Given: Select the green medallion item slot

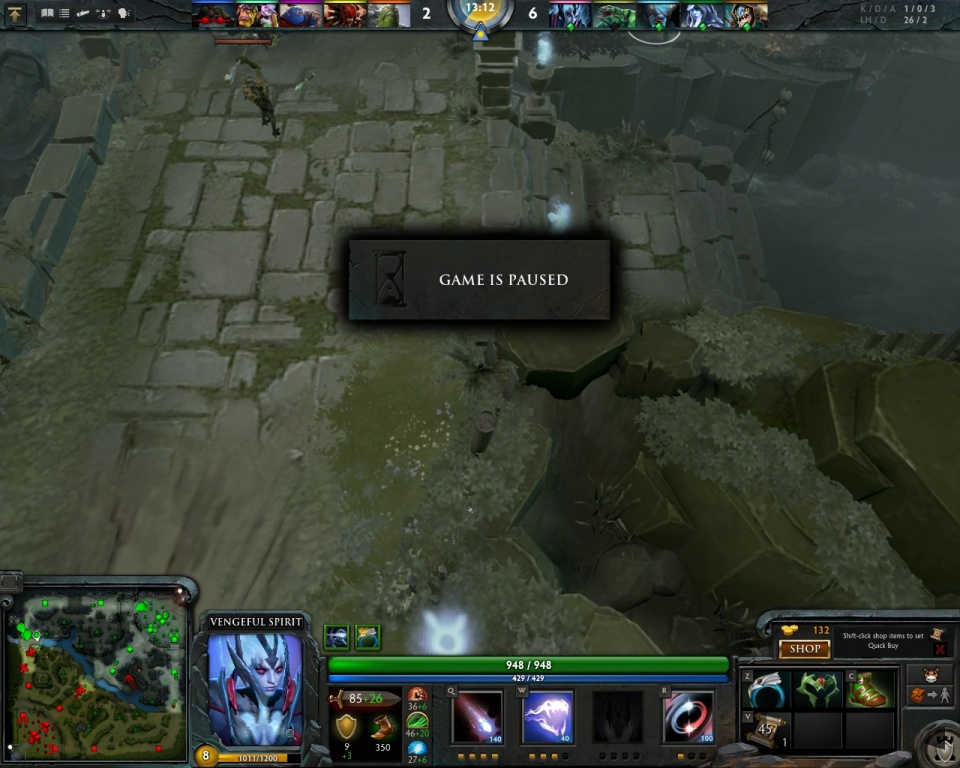Looking at the screenshot, I should (x=818, y=689).
